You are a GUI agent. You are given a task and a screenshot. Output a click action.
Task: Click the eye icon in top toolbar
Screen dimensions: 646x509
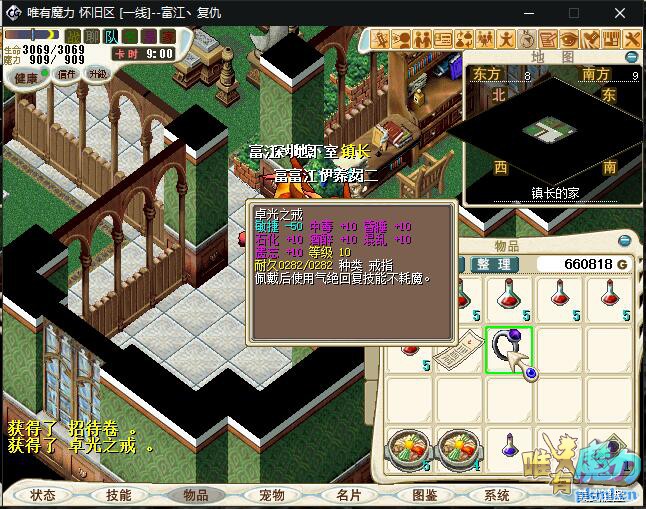pos(568,39)
